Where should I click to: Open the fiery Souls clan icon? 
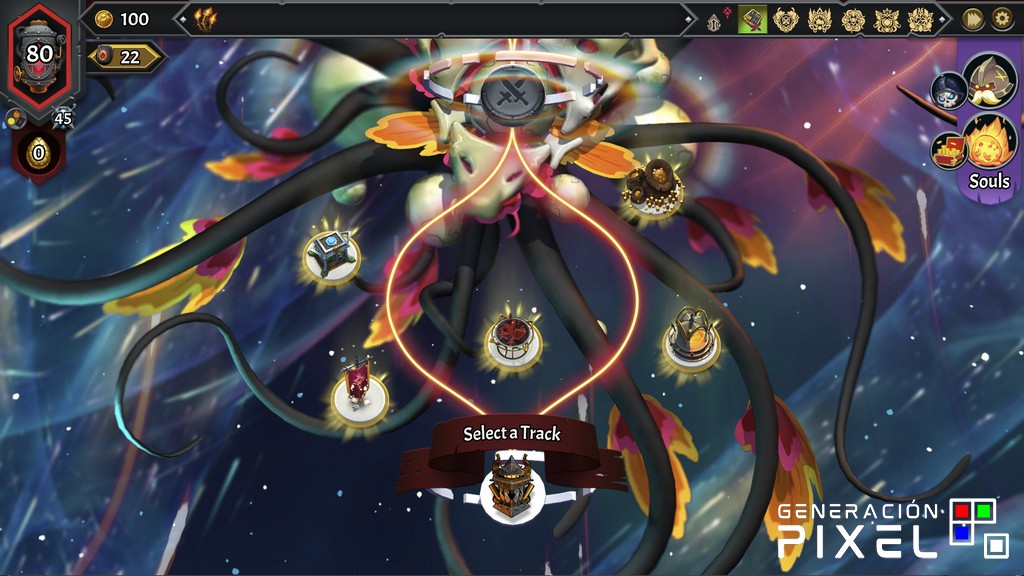click(x=989, y=142)
